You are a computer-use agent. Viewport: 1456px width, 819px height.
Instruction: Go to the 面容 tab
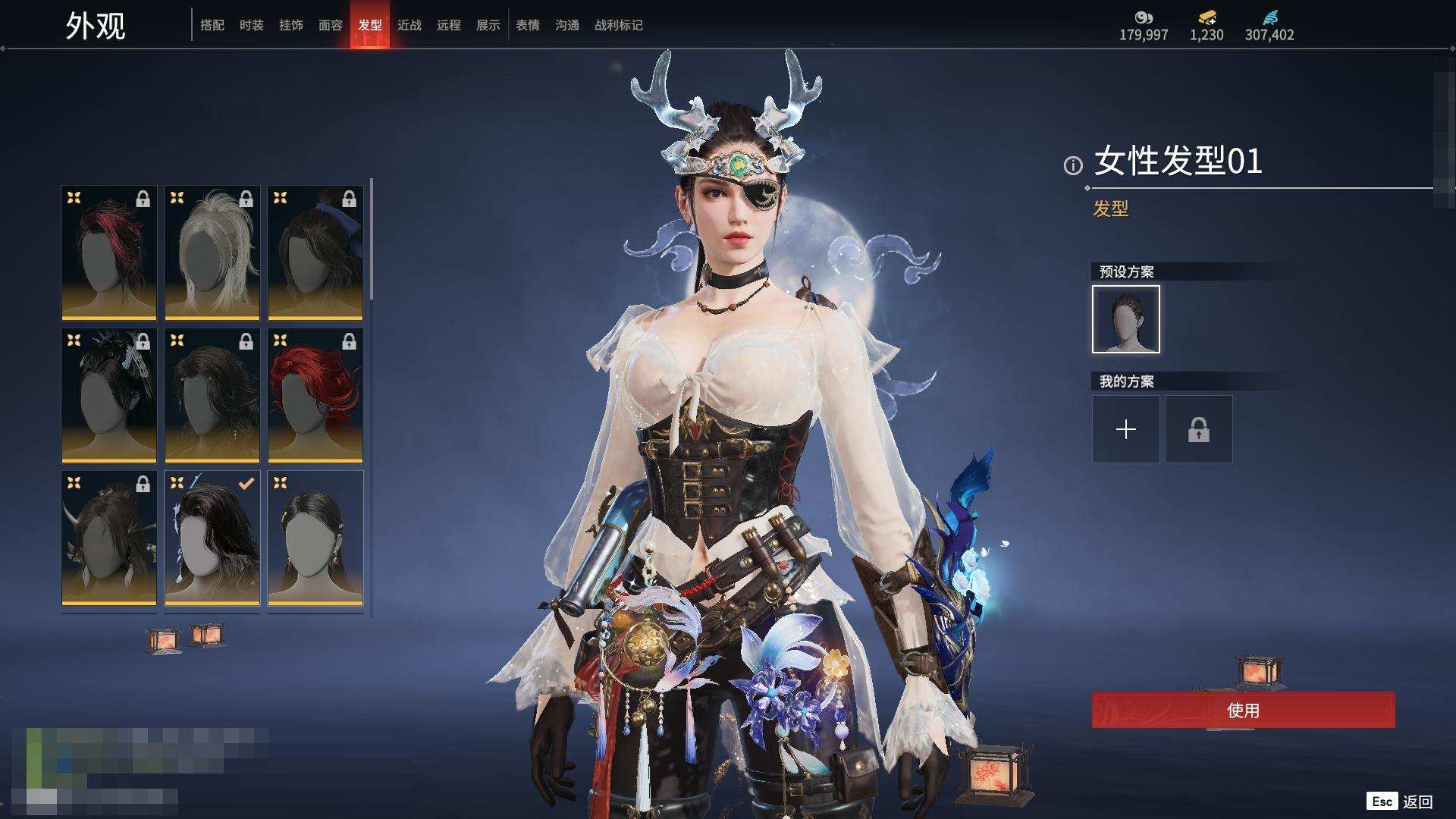click(x=330, y=25)
